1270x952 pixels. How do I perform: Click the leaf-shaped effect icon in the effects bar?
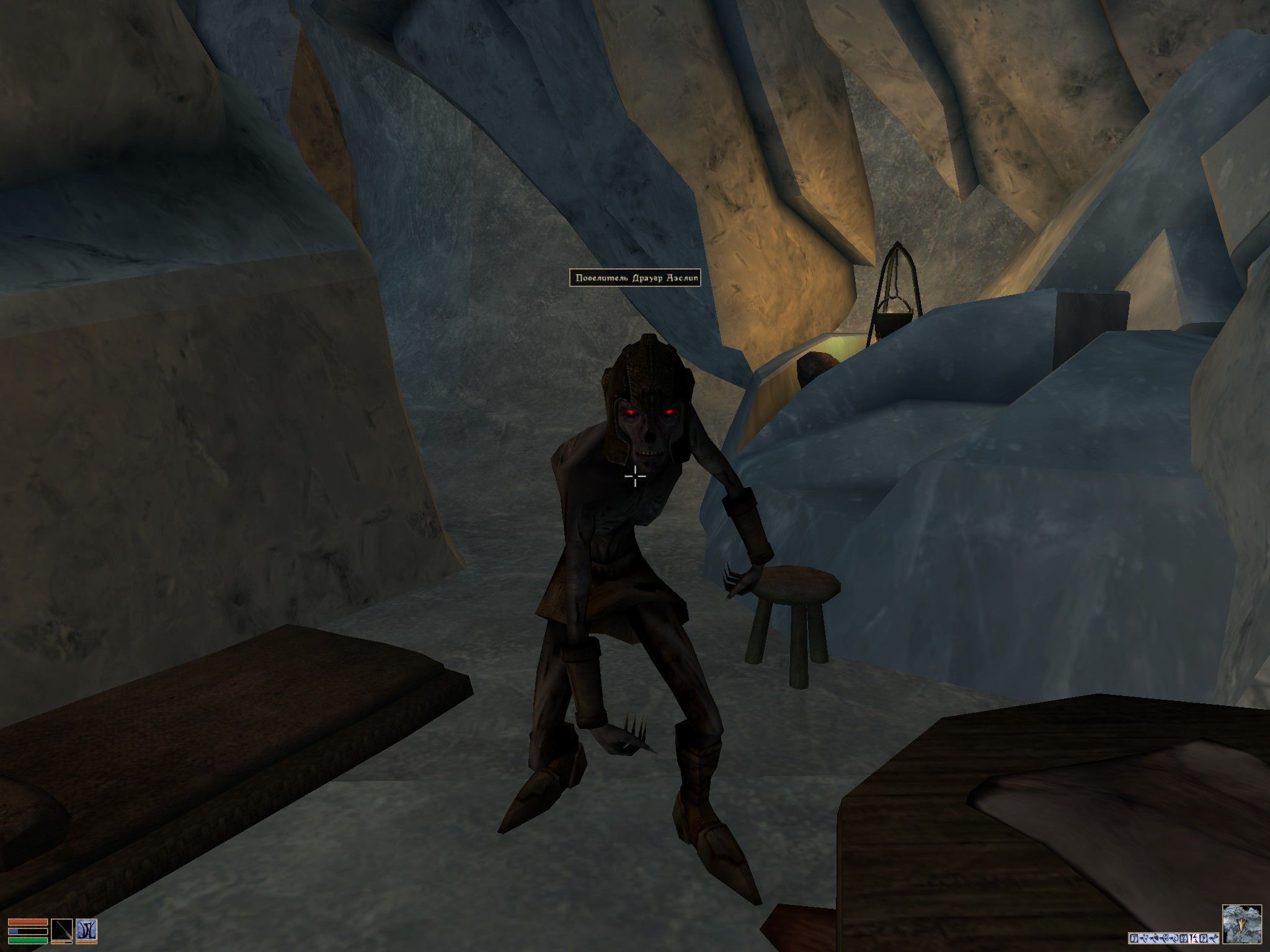click(x=1155, y=937)
